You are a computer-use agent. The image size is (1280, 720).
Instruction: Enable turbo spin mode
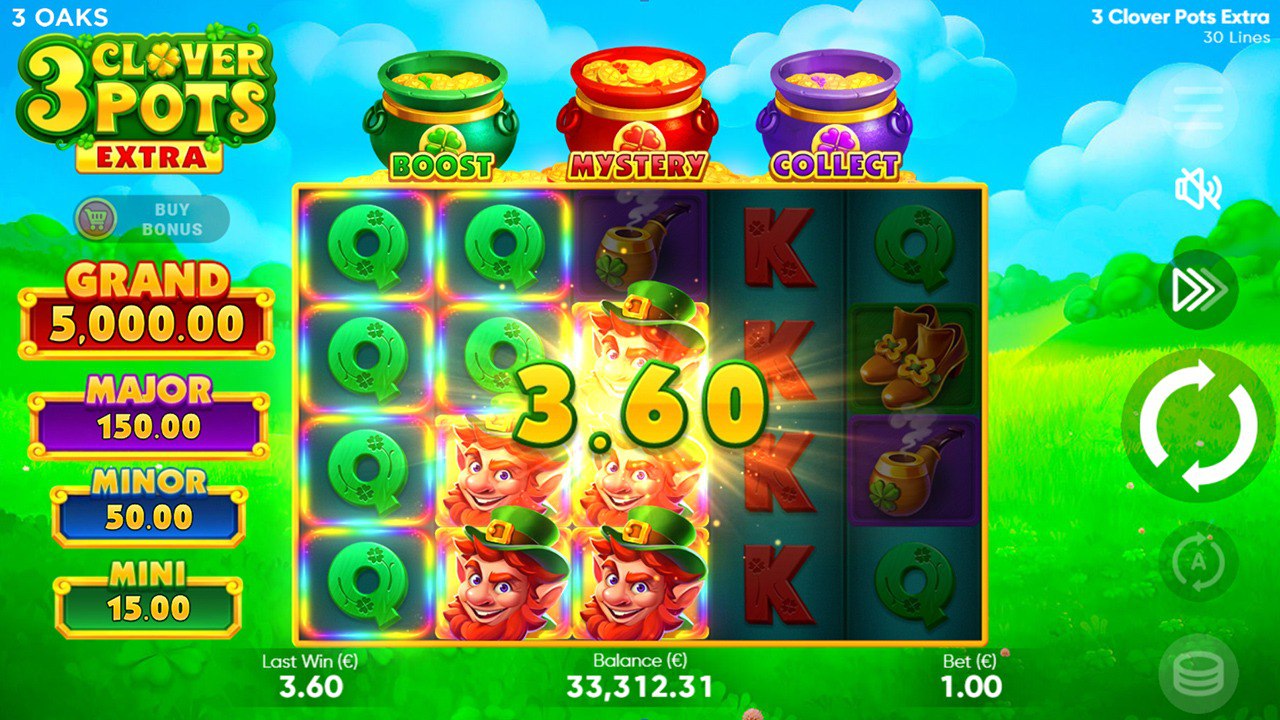coord(1197,289)
